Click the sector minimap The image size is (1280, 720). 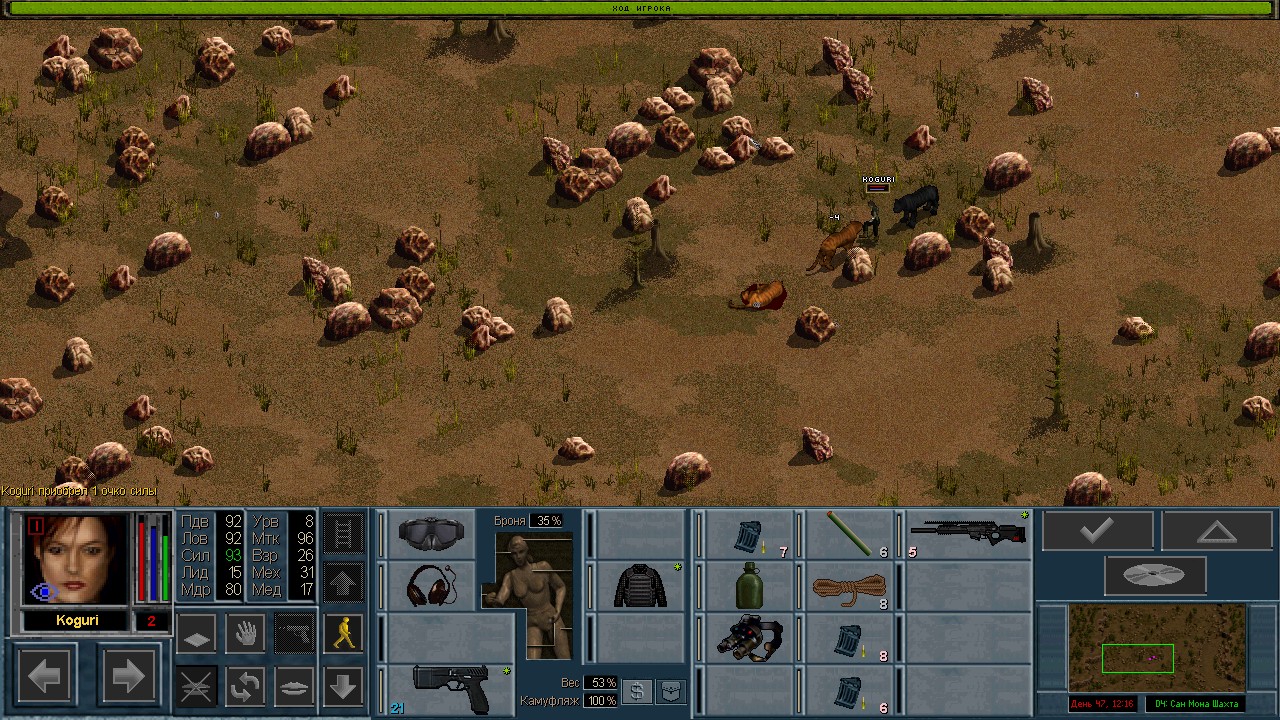[1141, 648]
